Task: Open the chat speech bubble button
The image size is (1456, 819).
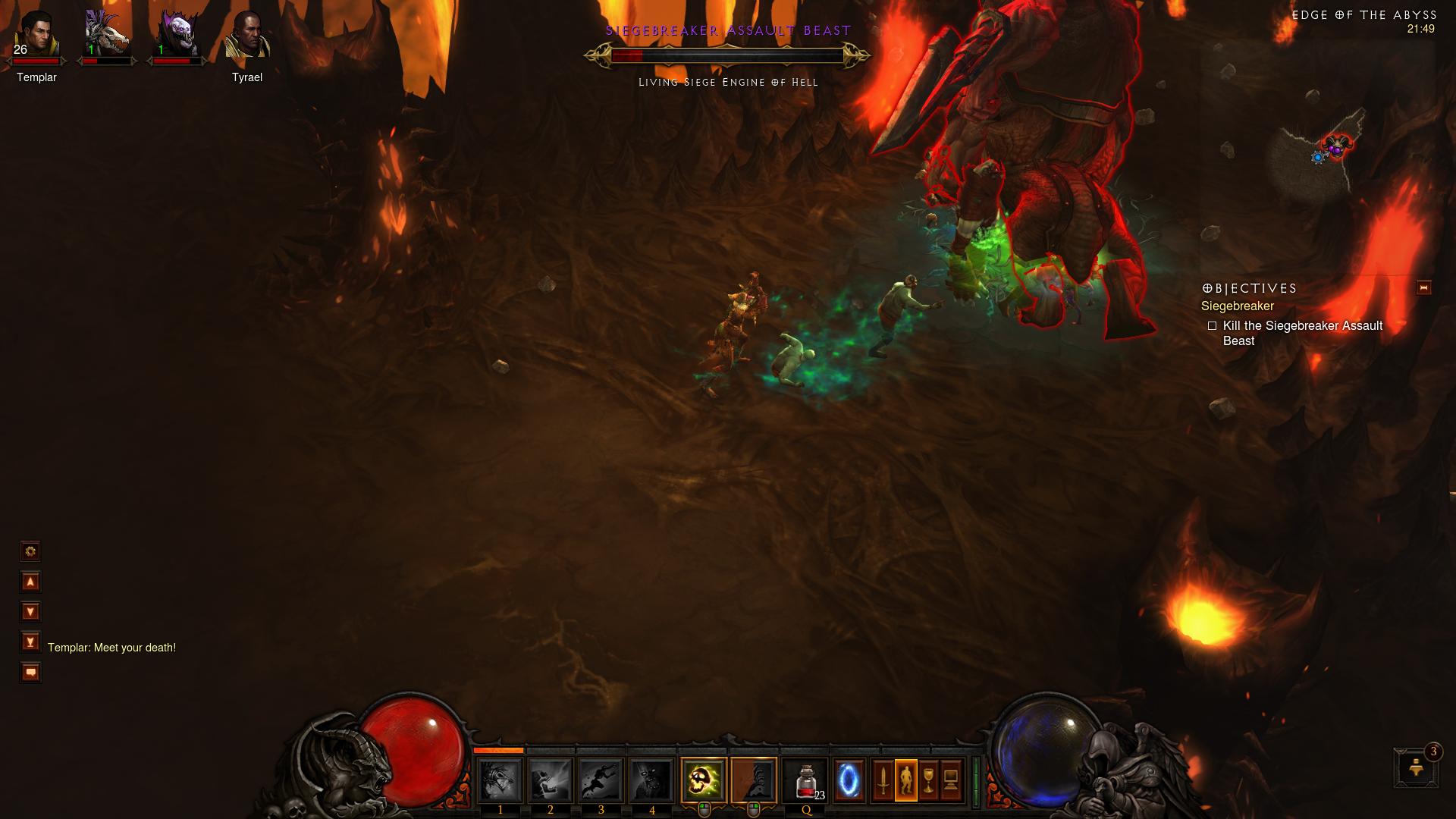Action: tap(30, 673)
